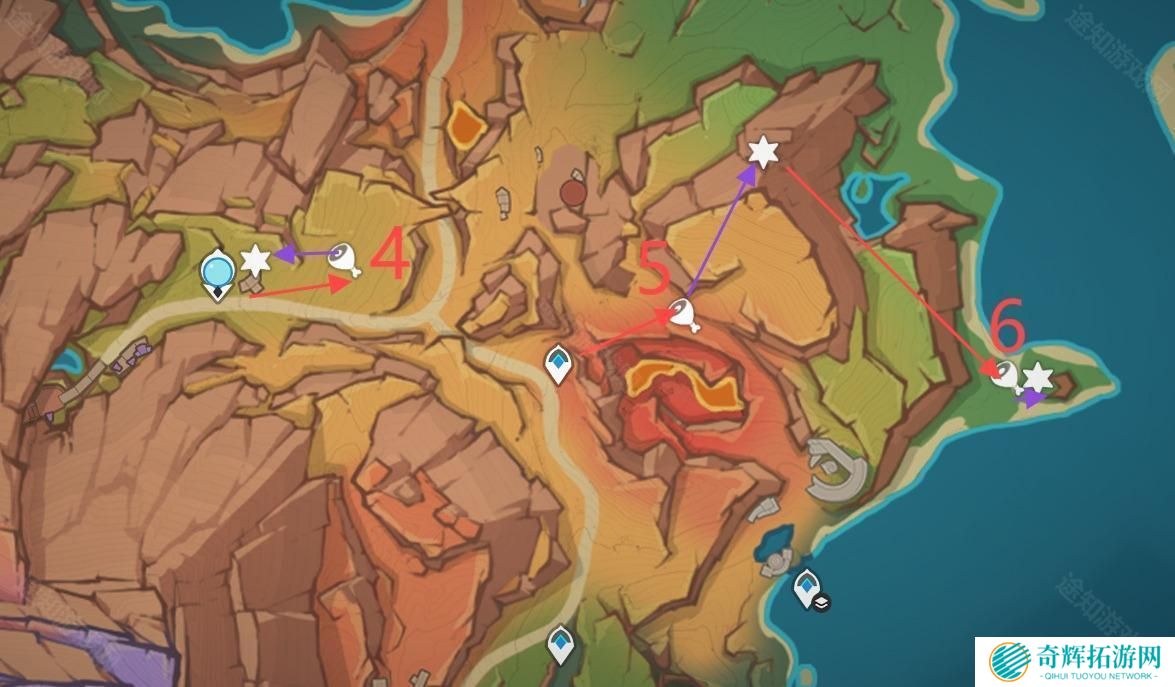Click the star marker beside number 4
1175x687 pixels.
pos(256,260)
